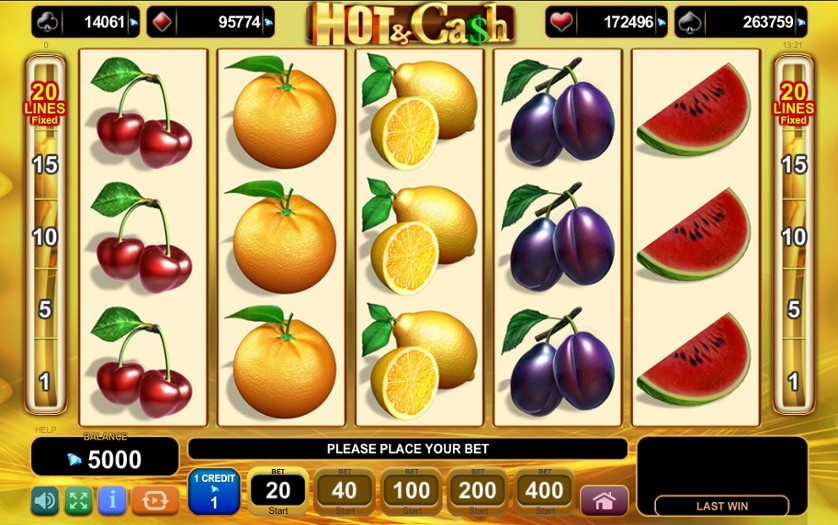
Task: Change the 1 Credit denomination
Action: tap(213, 492)
